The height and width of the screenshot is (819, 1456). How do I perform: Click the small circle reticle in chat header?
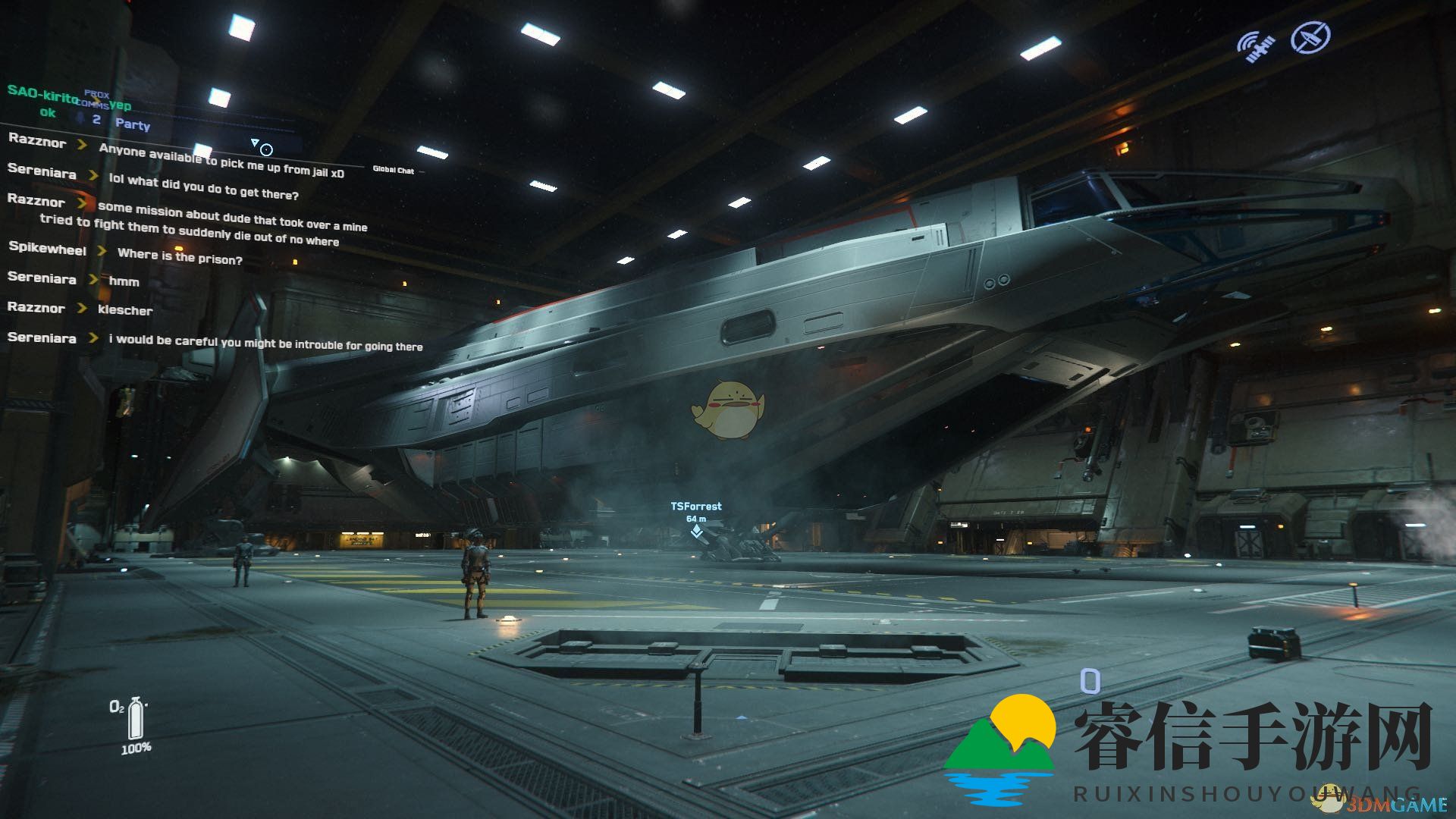point(266,149)
